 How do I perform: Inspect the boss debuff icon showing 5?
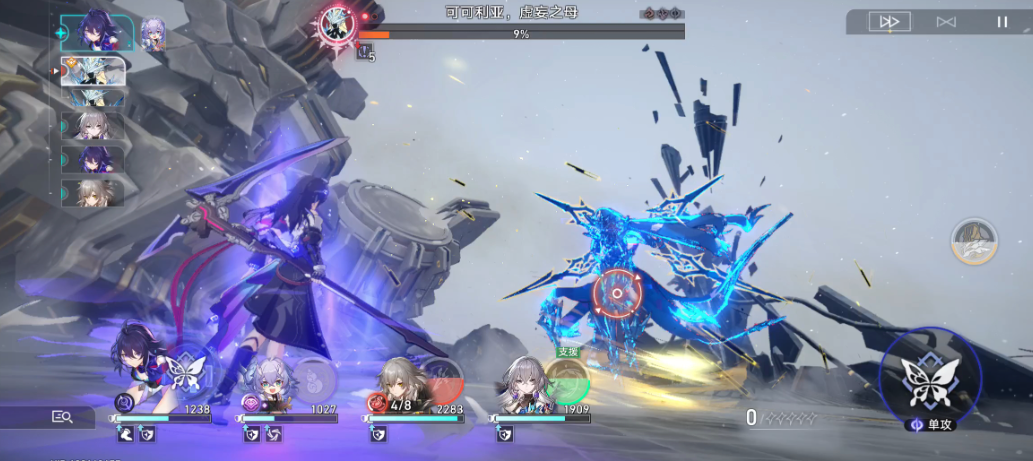coord(364,53)
